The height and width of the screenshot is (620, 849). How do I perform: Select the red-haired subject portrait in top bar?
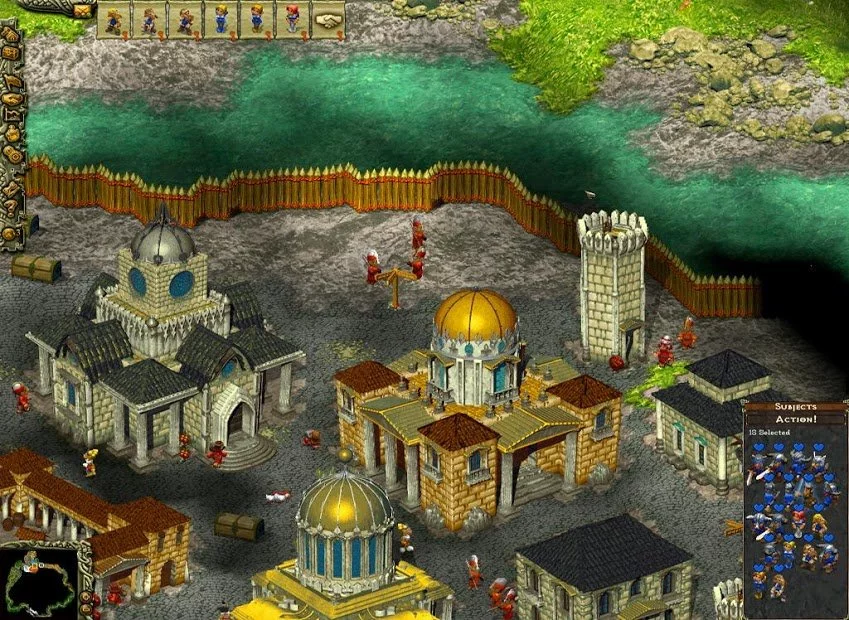[x=292, y=19]
